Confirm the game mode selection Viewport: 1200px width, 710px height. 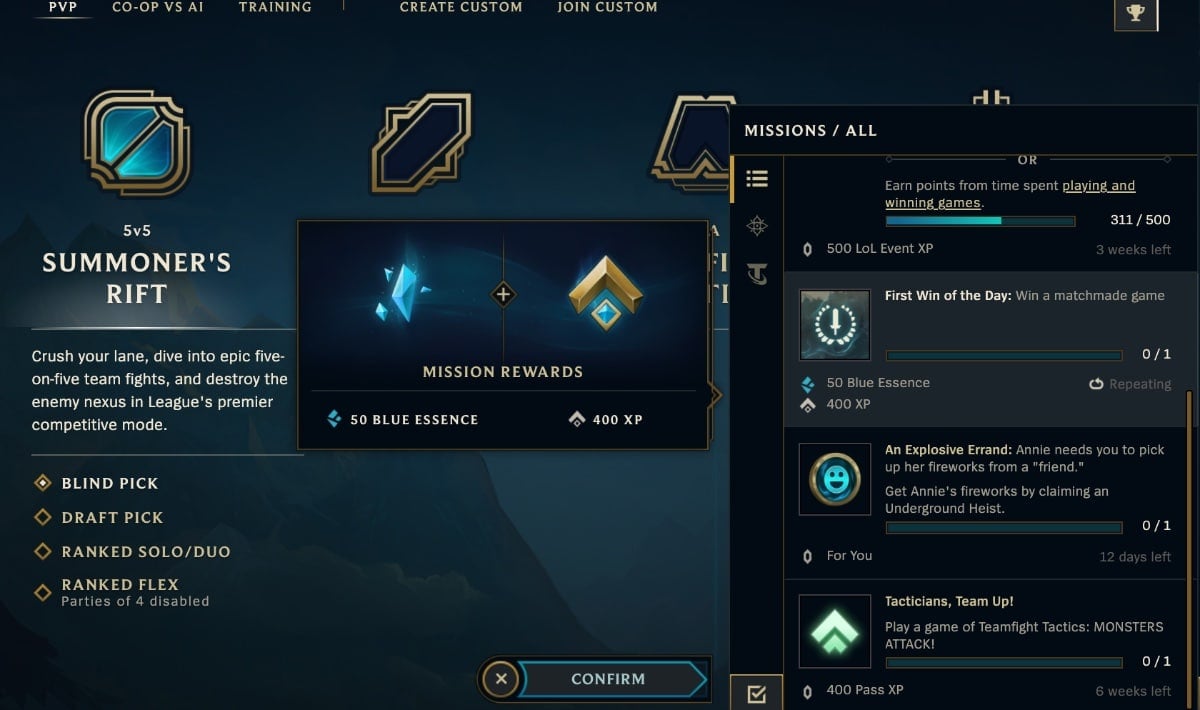608,679
